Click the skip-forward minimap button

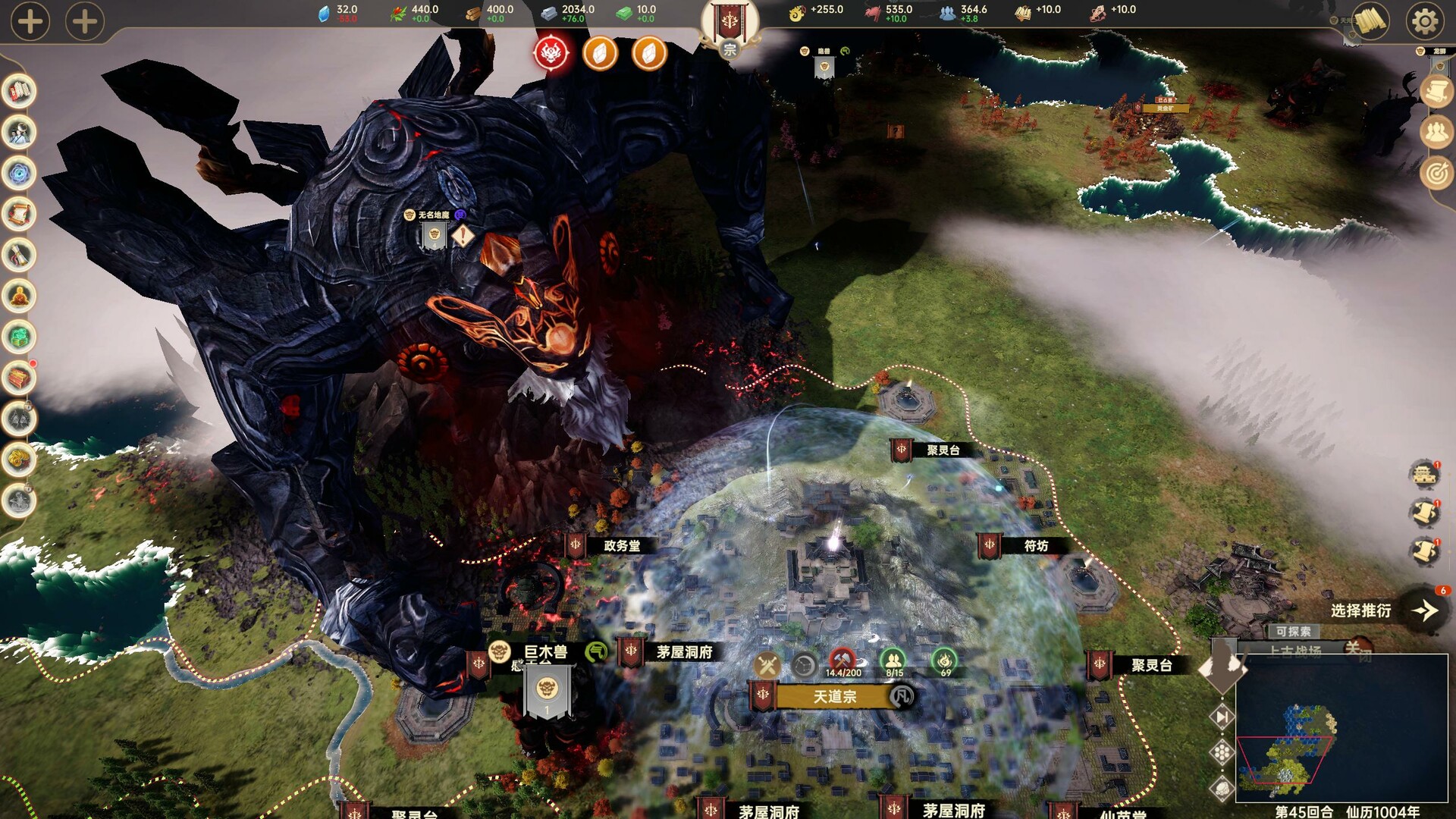(1222, 717)
